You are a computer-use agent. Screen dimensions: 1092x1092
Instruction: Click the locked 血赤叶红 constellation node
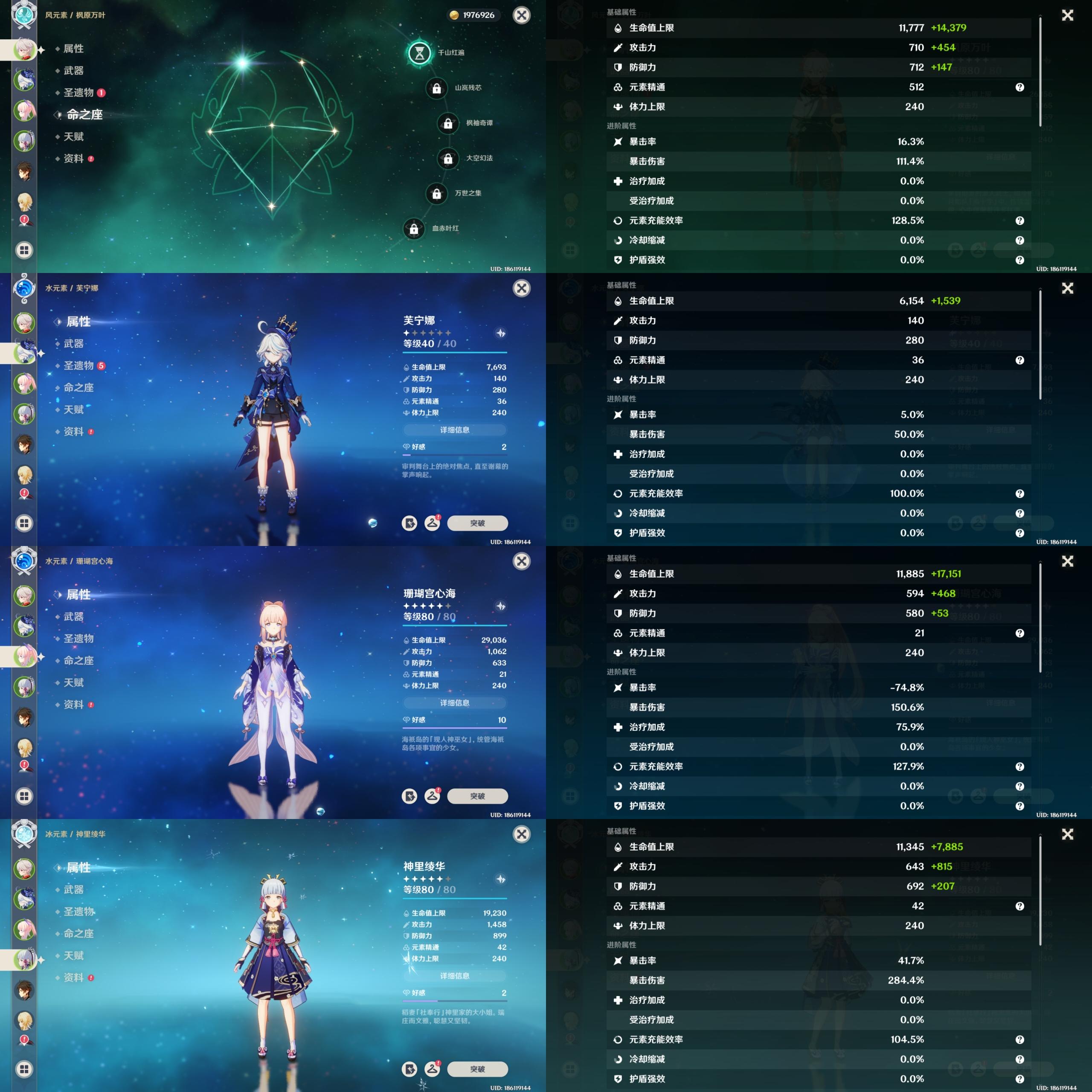(413, 229)
